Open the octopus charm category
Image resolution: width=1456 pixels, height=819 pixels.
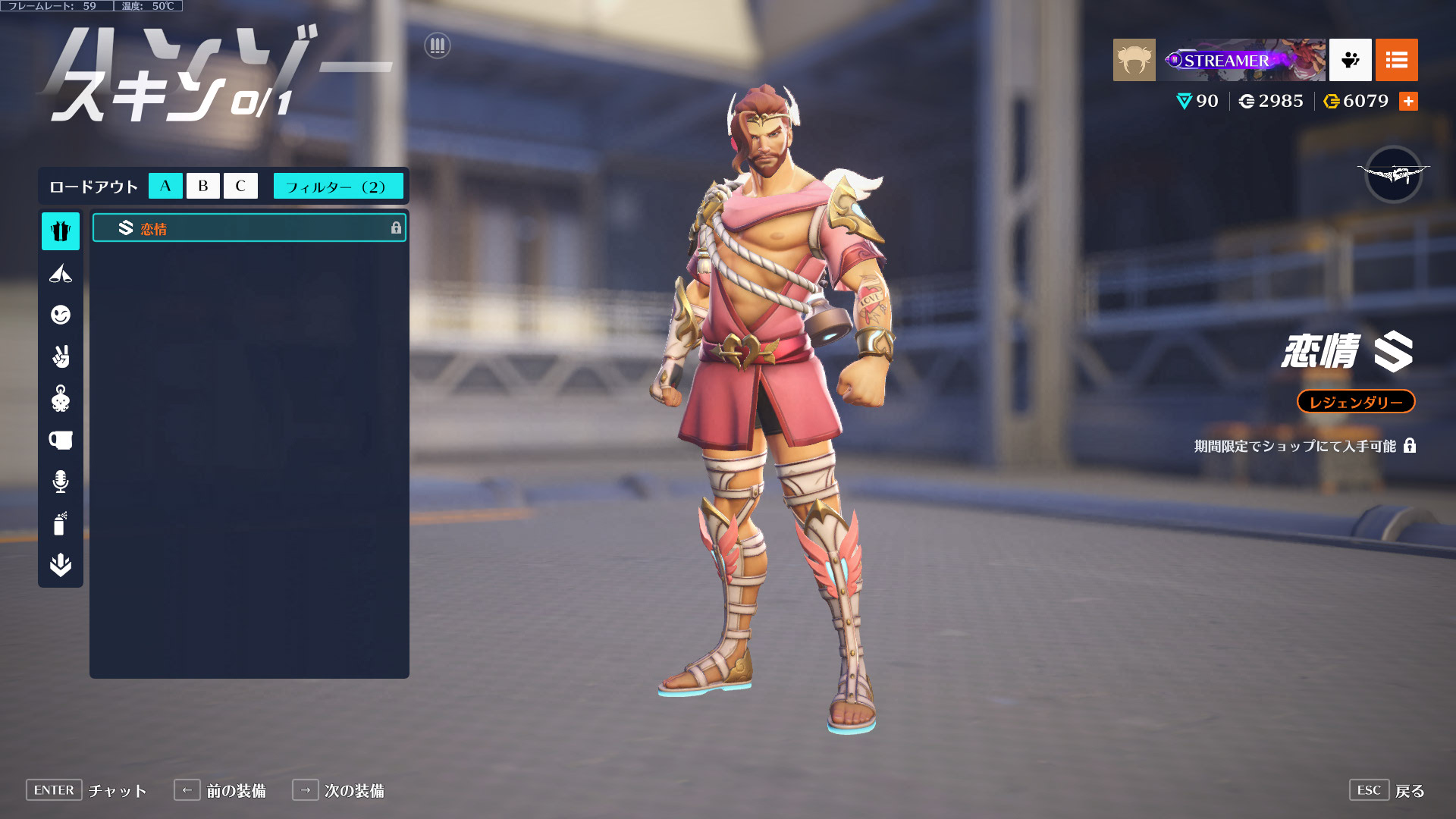pyautogui.click(x=61, y=398)
